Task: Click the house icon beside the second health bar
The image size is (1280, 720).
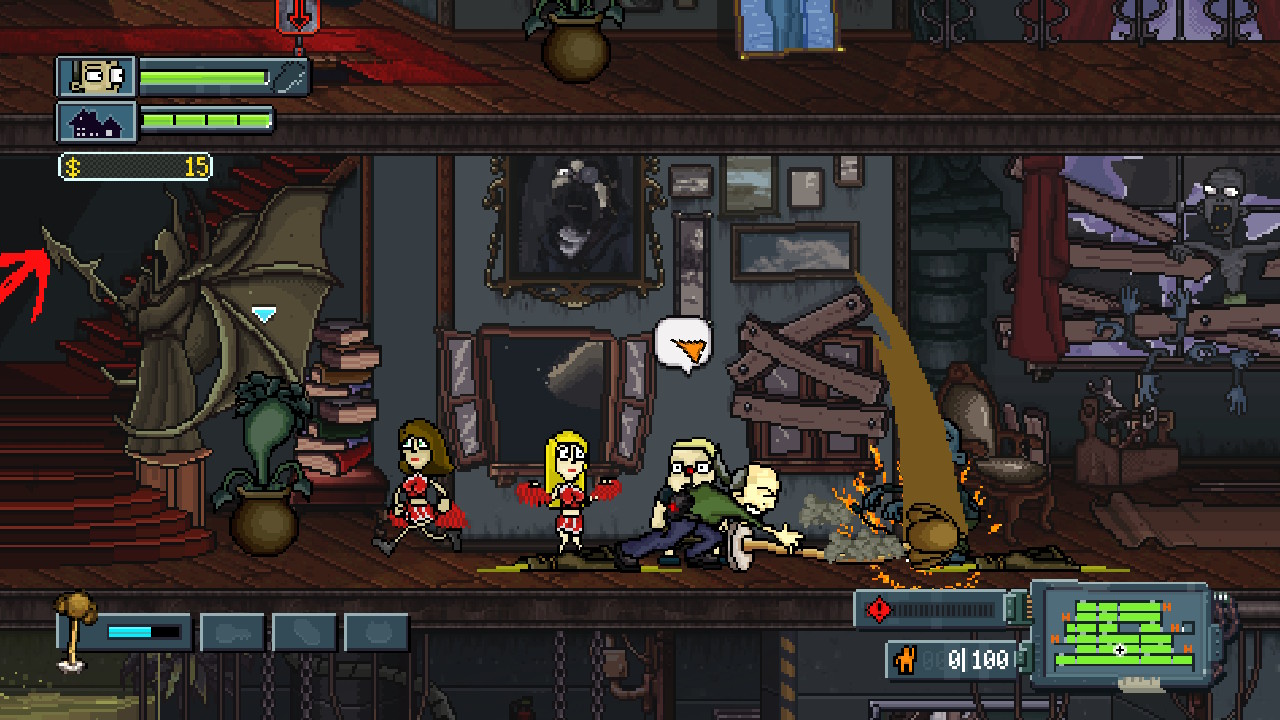Action: [97, 120]
